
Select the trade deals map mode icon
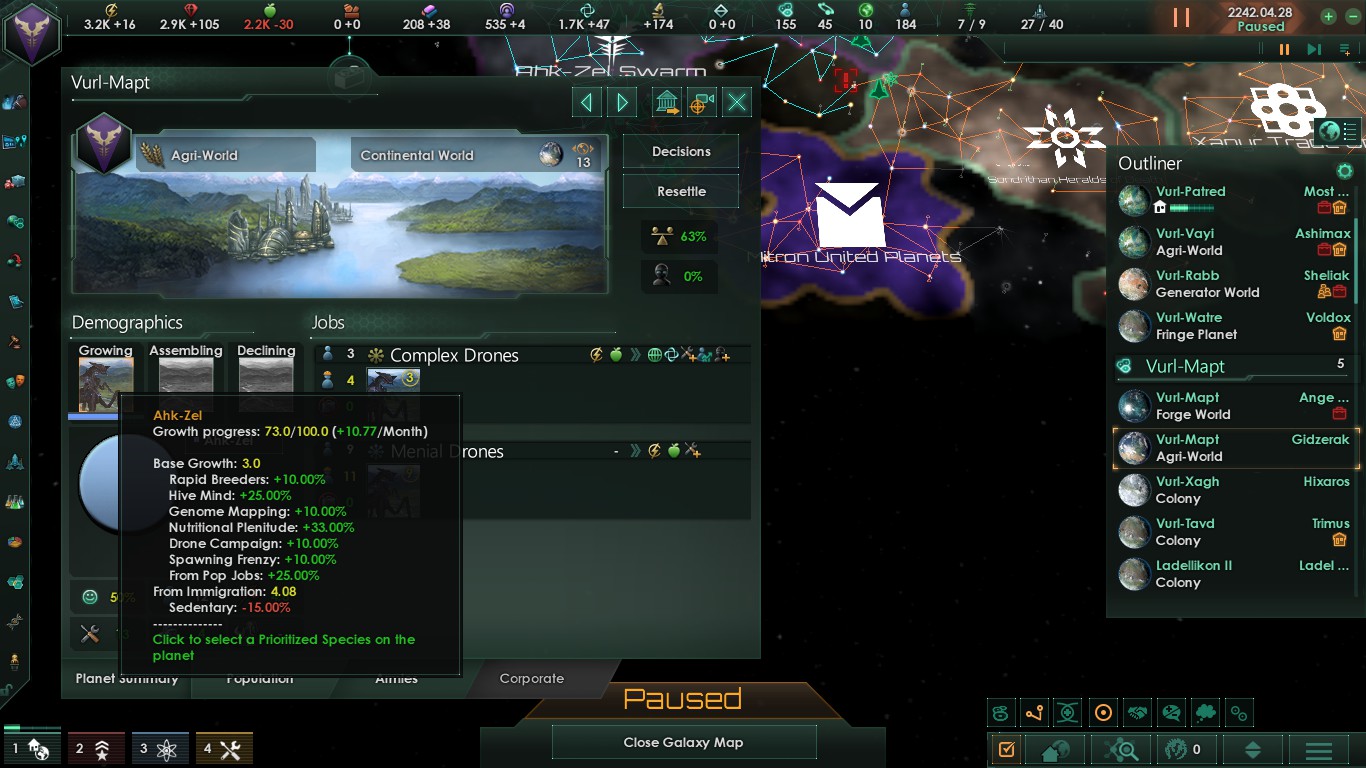click(x=1136, y=713)
